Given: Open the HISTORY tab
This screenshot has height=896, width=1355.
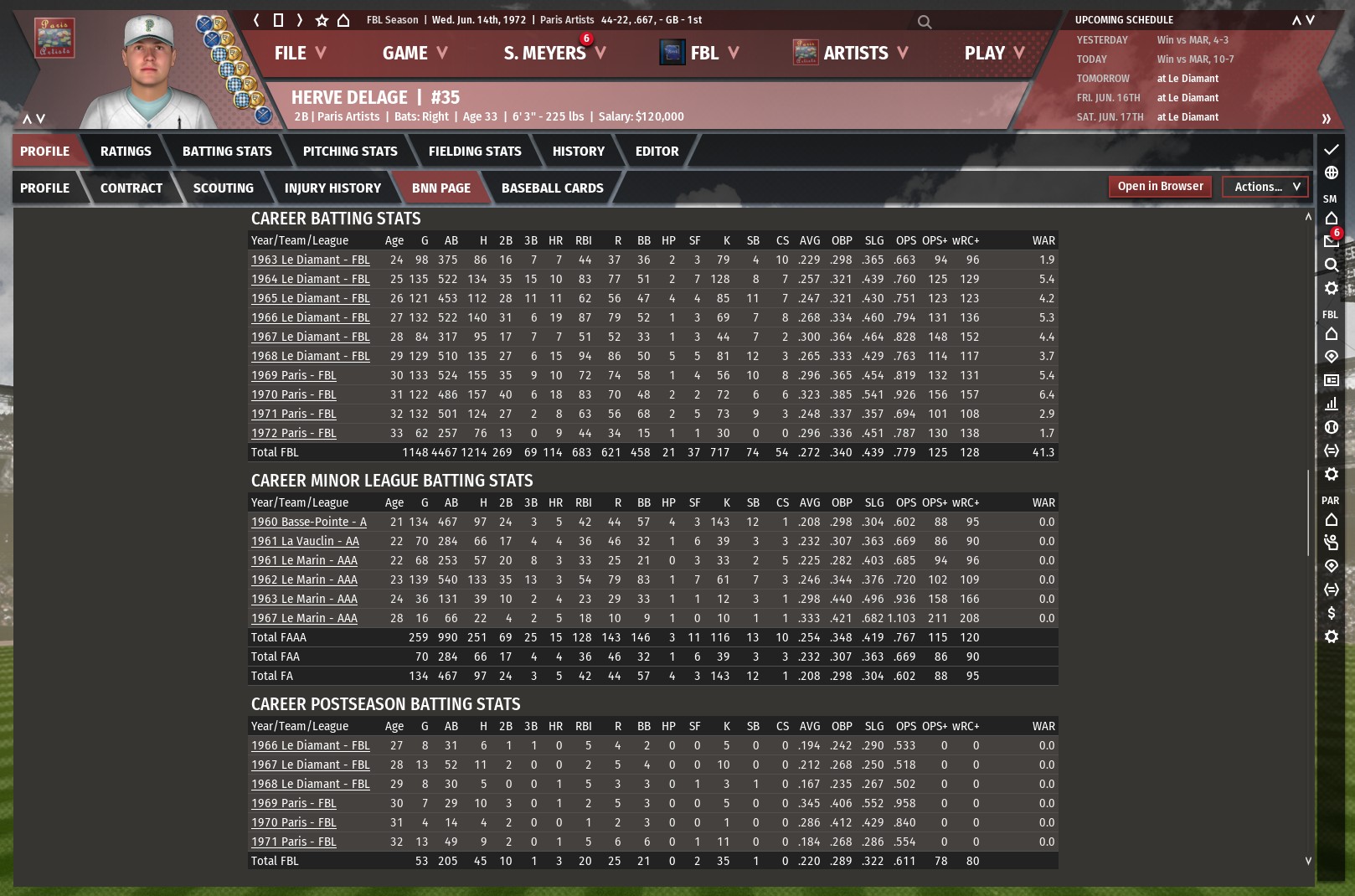Looking at the screenshot, I should (x=578, y=152).
